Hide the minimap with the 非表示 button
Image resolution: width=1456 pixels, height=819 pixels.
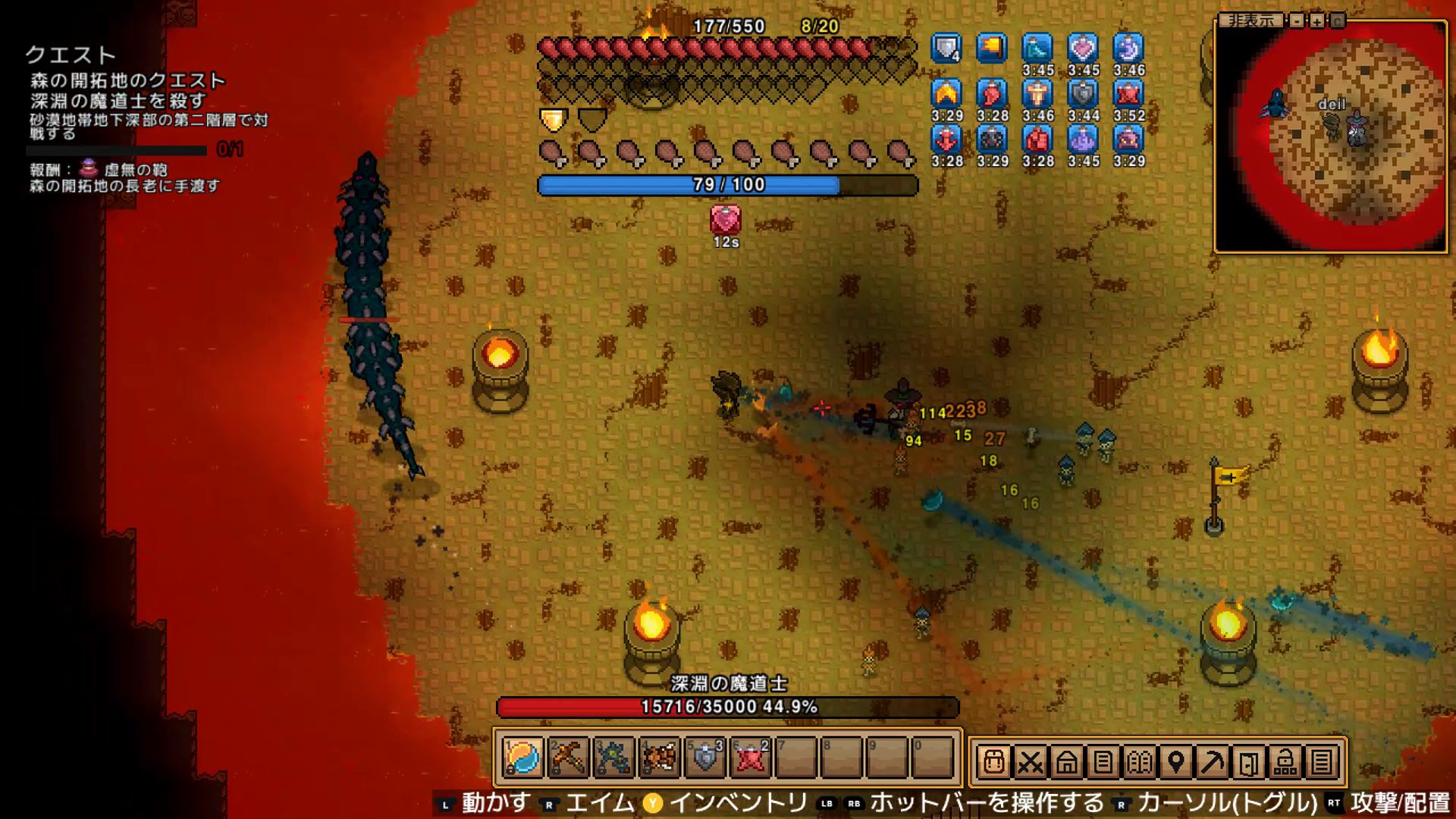[x=1250, y=20]
